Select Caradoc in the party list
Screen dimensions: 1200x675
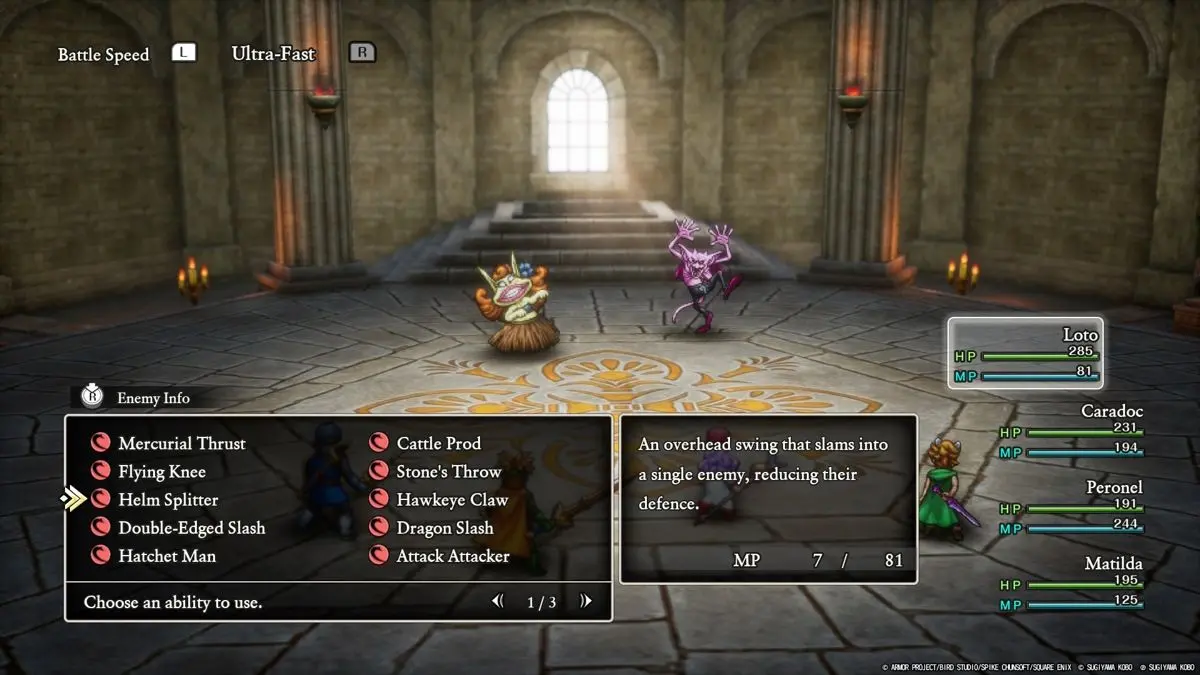(x=1070, y=431)
